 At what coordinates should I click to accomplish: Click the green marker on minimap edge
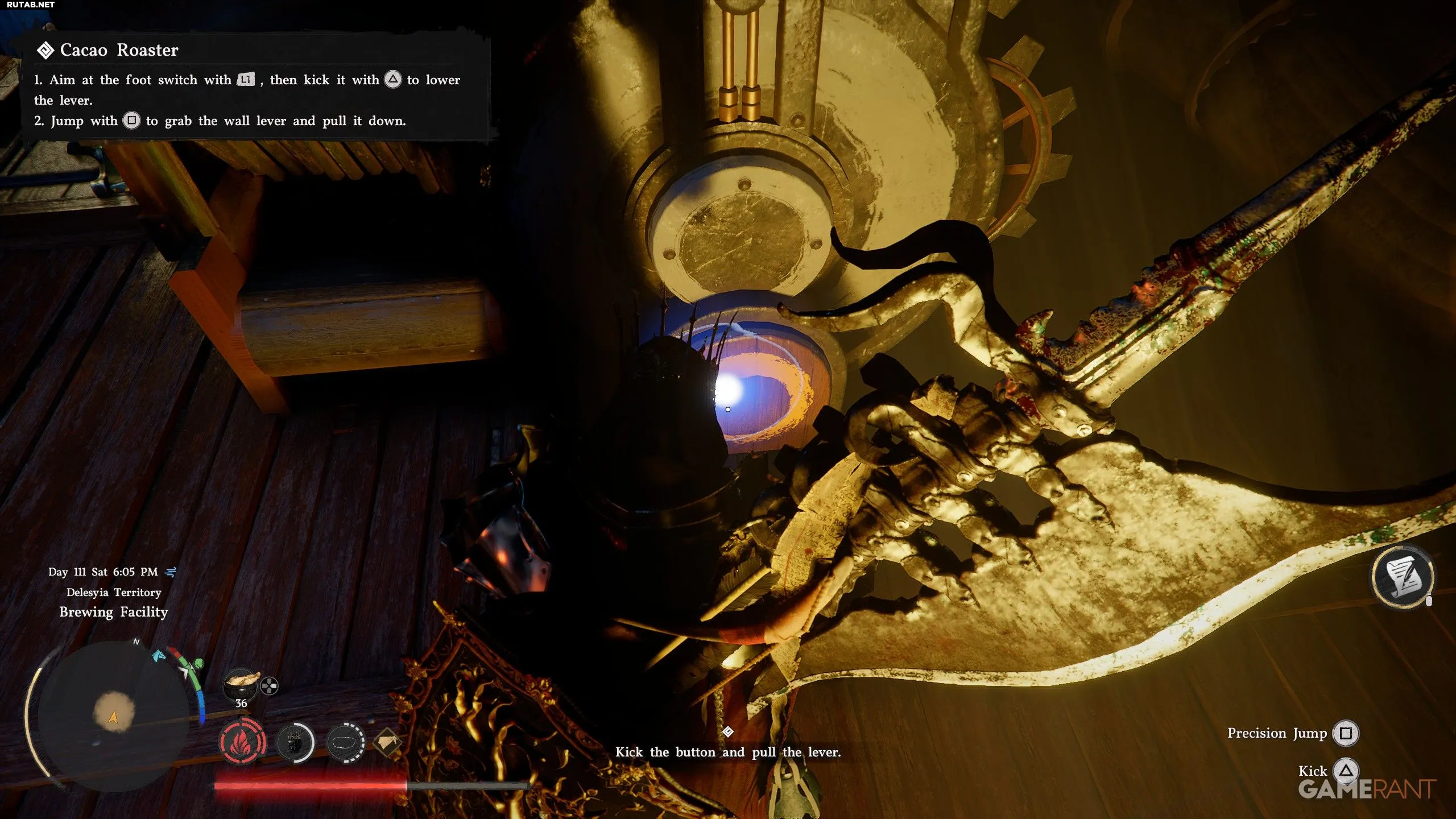click(x=197, y=663)
